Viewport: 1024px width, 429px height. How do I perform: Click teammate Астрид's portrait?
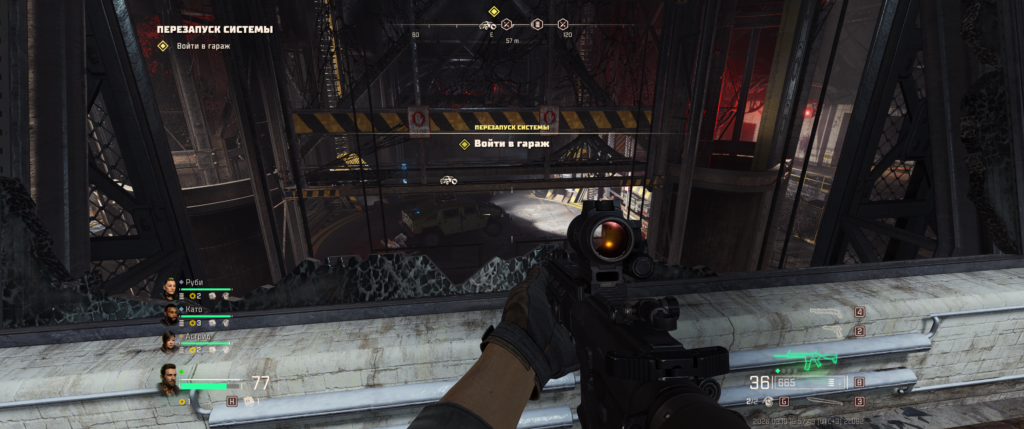tap(170, 342)
